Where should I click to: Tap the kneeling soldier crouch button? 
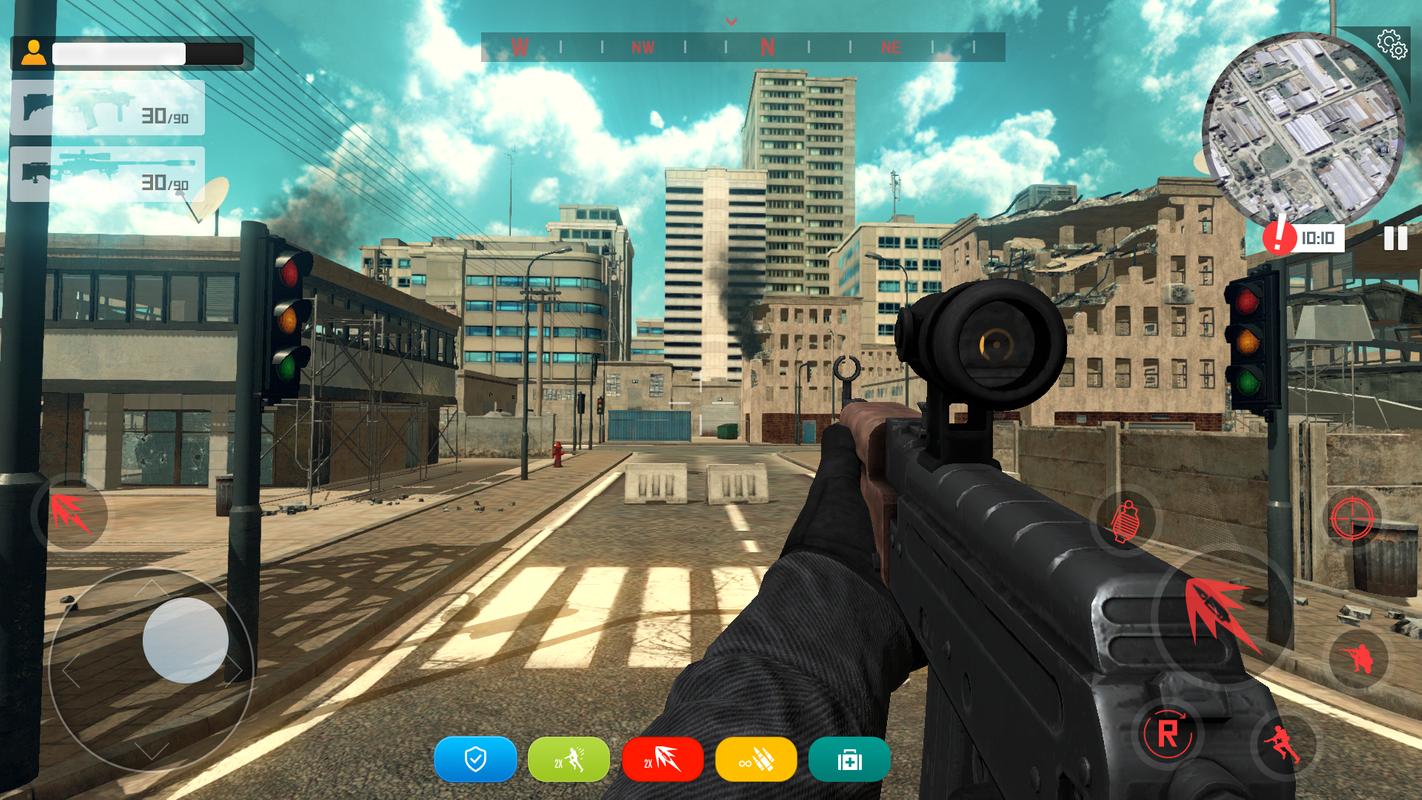[x=1358, y=660]
